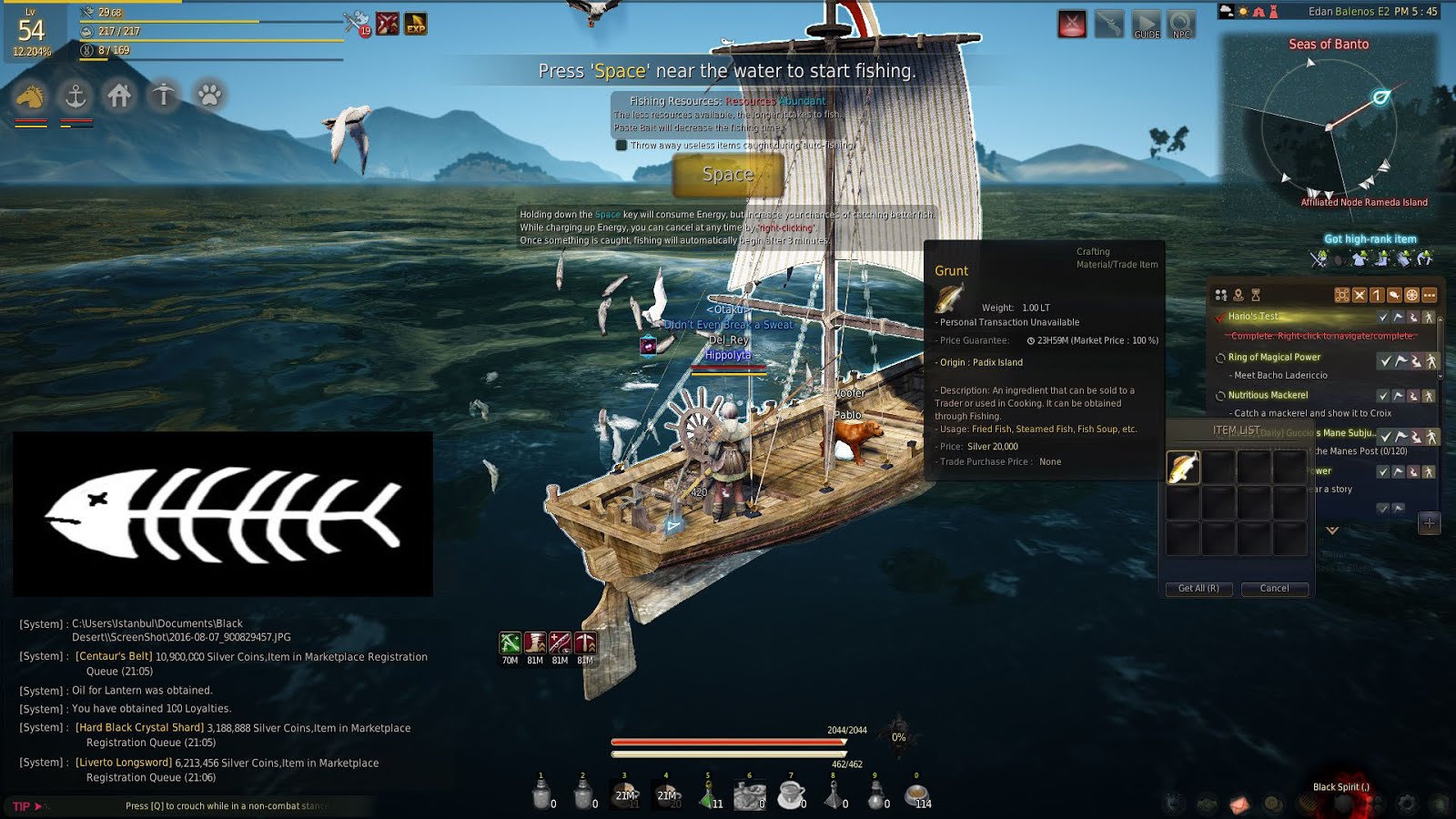
Task: Click the anchor icon in the side menu
Action: tap(75, 96)
